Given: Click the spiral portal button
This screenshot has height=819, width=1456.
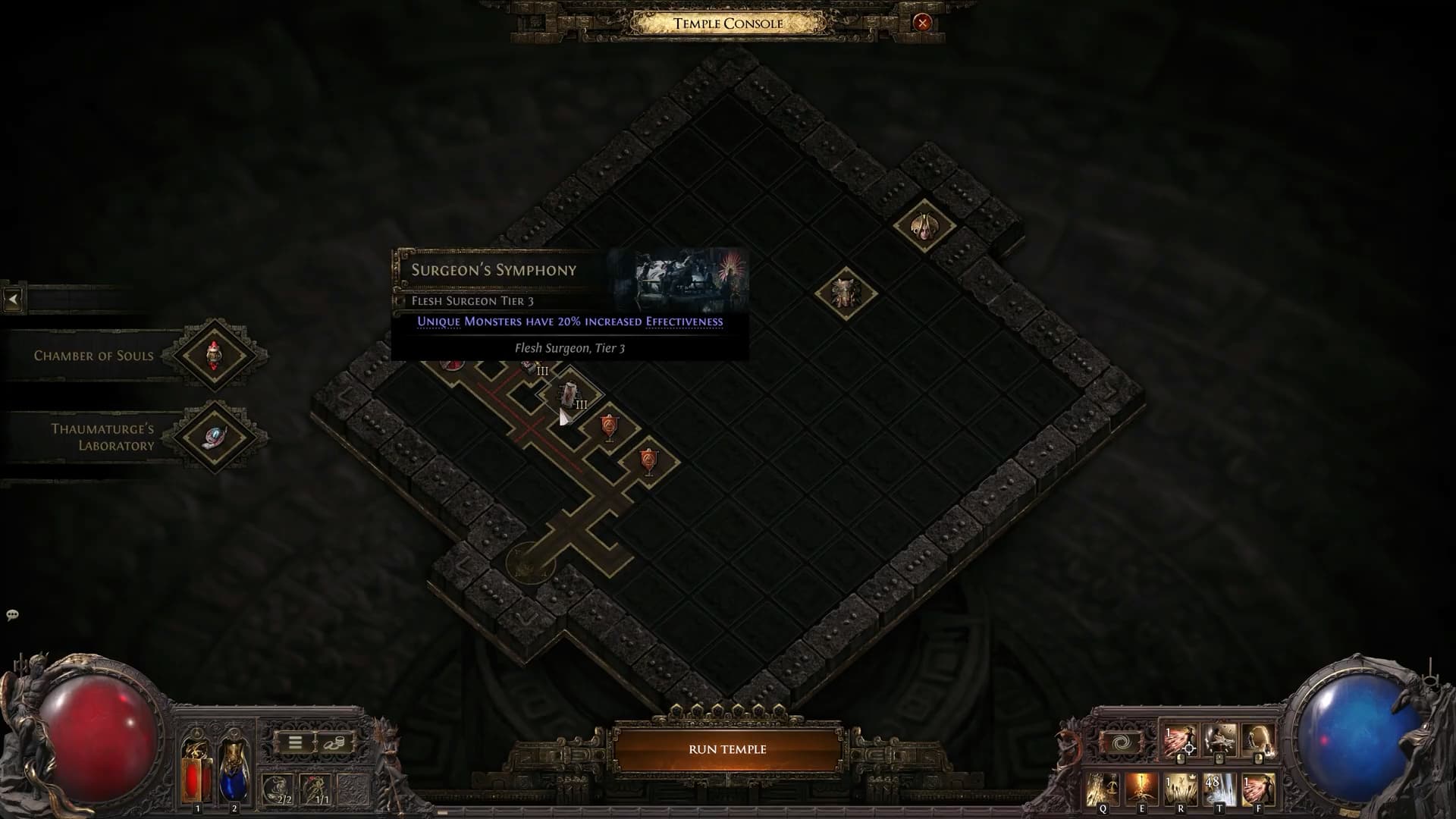Looking at the screenshot, I should tap(1122, 742).
